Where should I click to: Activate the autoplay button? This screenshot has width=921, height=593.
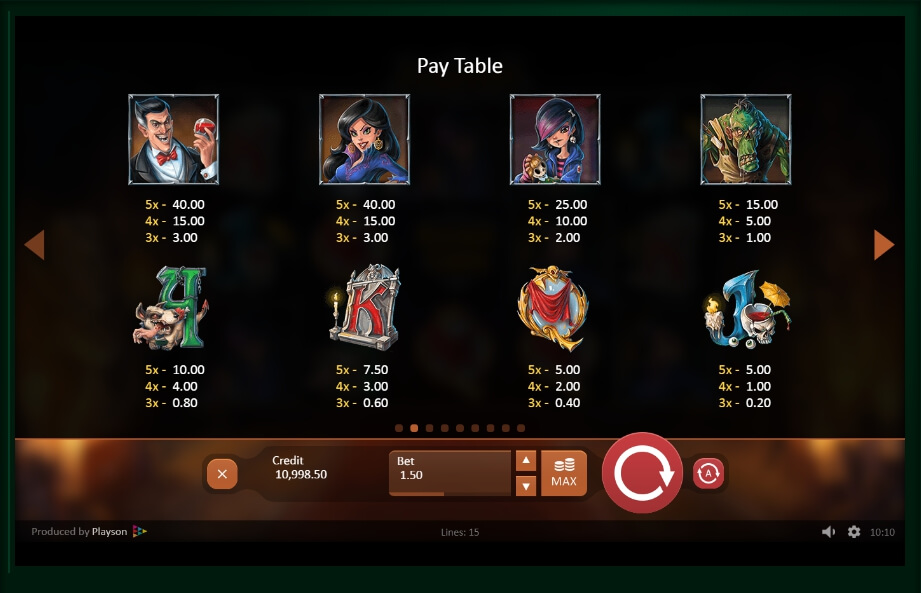pyautogui.click(x=708, y=473)
